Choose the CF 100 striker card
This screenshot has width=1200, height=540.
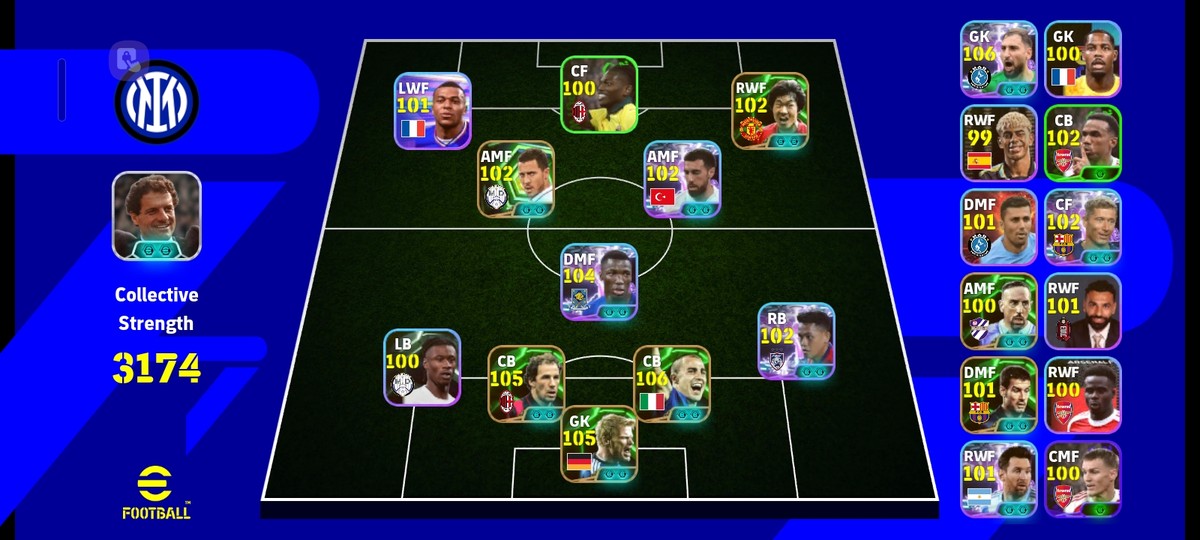pyautogui.click(x=598, y=95)
